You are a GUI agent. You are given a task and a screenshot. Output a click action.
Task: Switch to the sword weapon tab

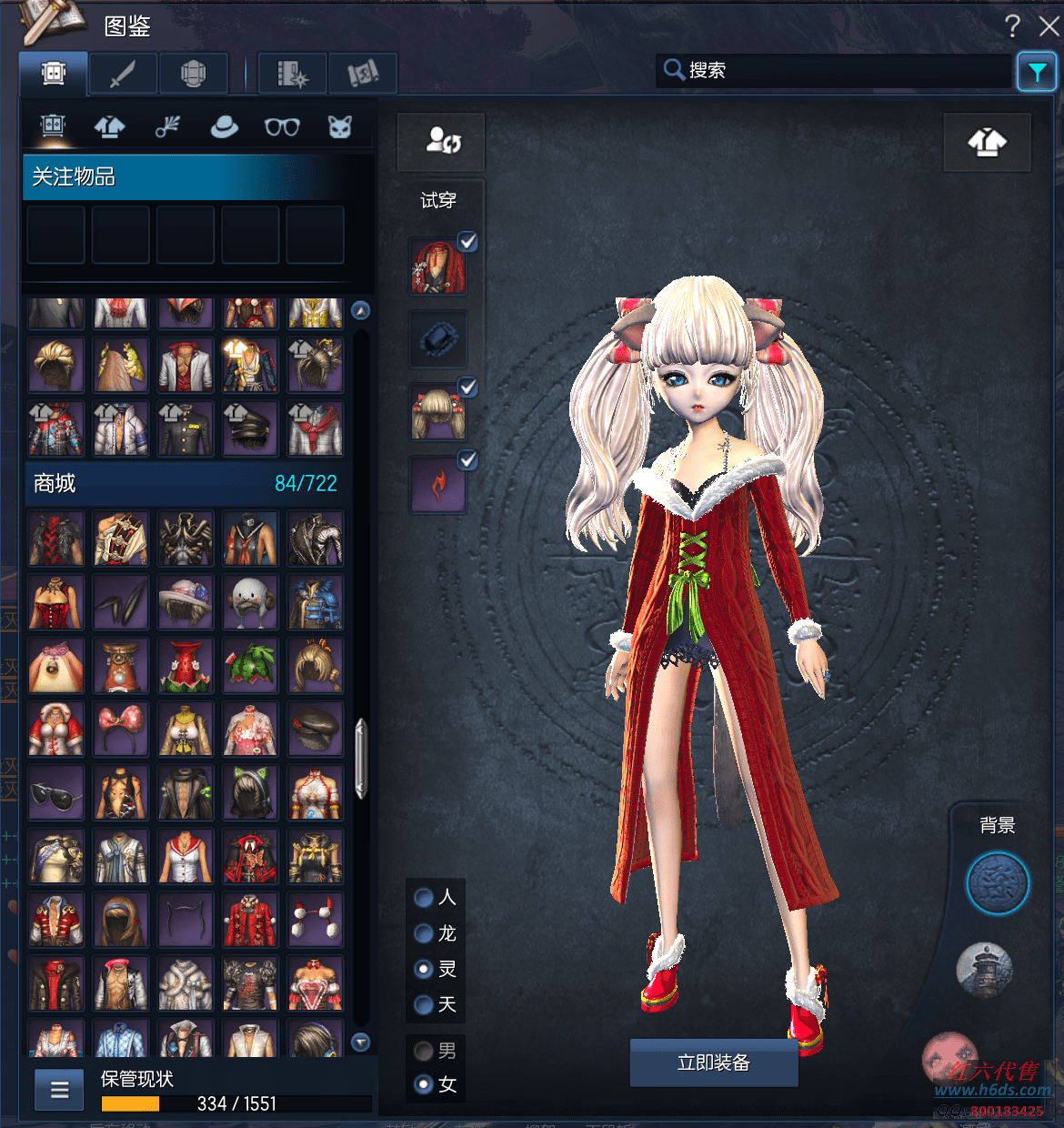123,73
